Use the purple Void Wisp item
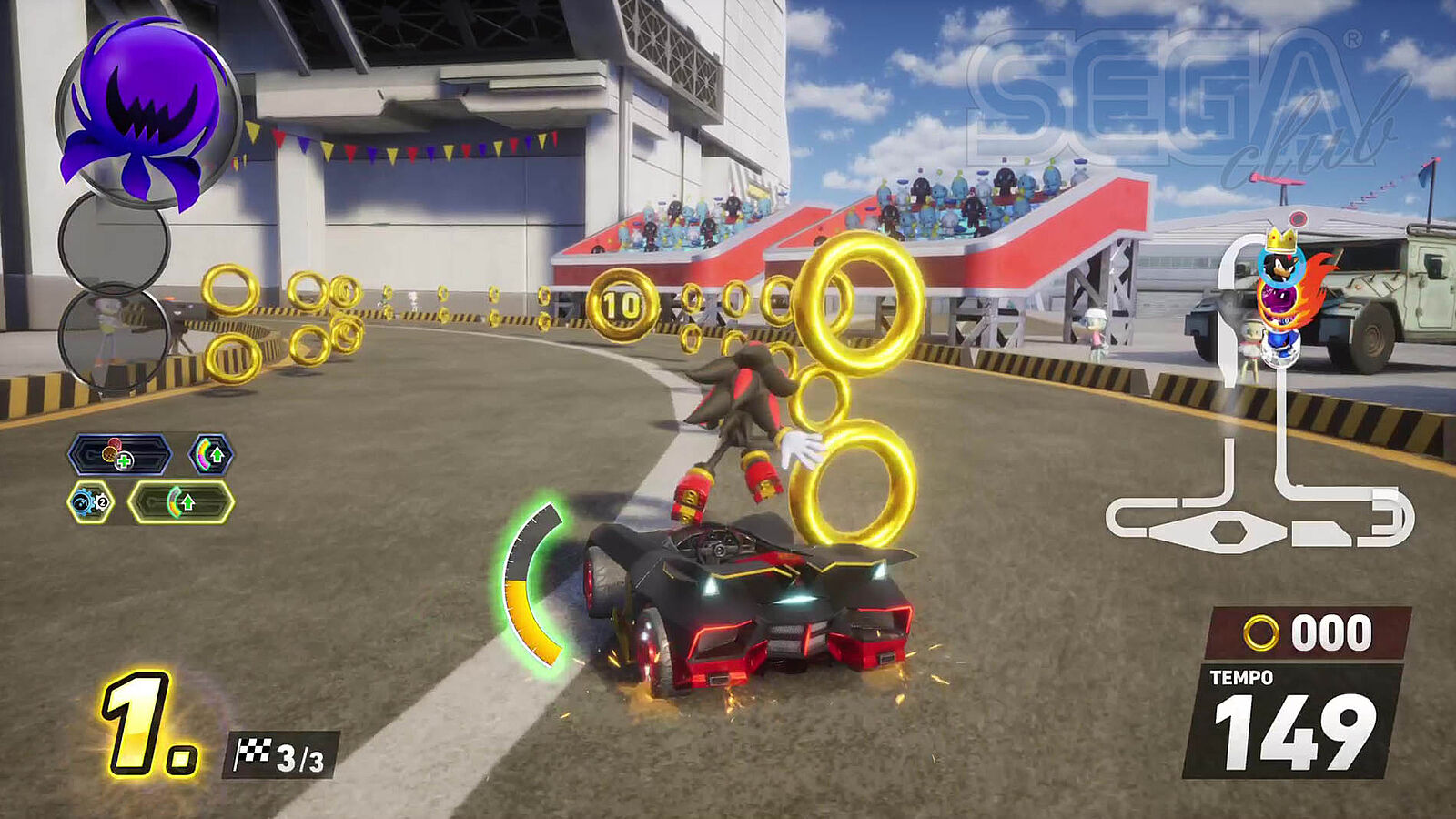 [146, 114]
